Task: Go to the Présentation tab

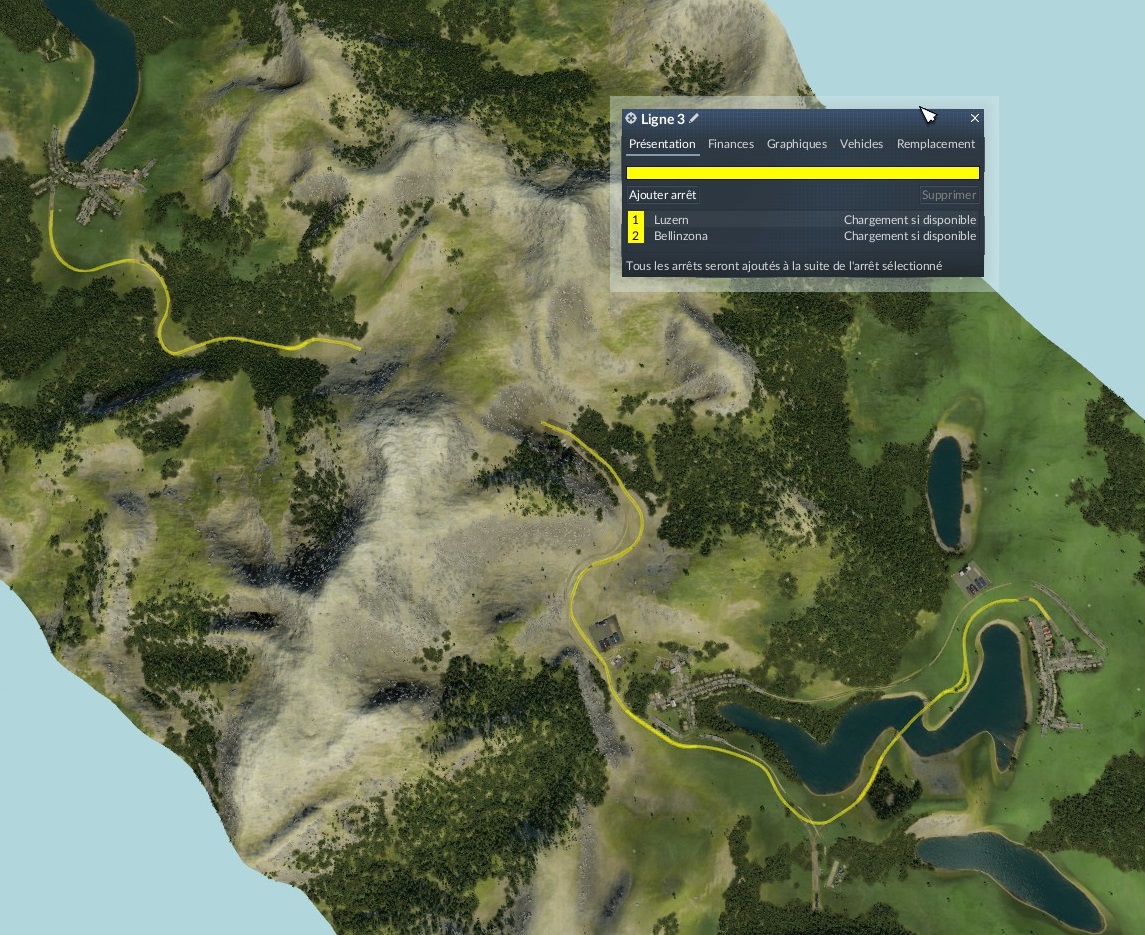Action: [662, 144]
